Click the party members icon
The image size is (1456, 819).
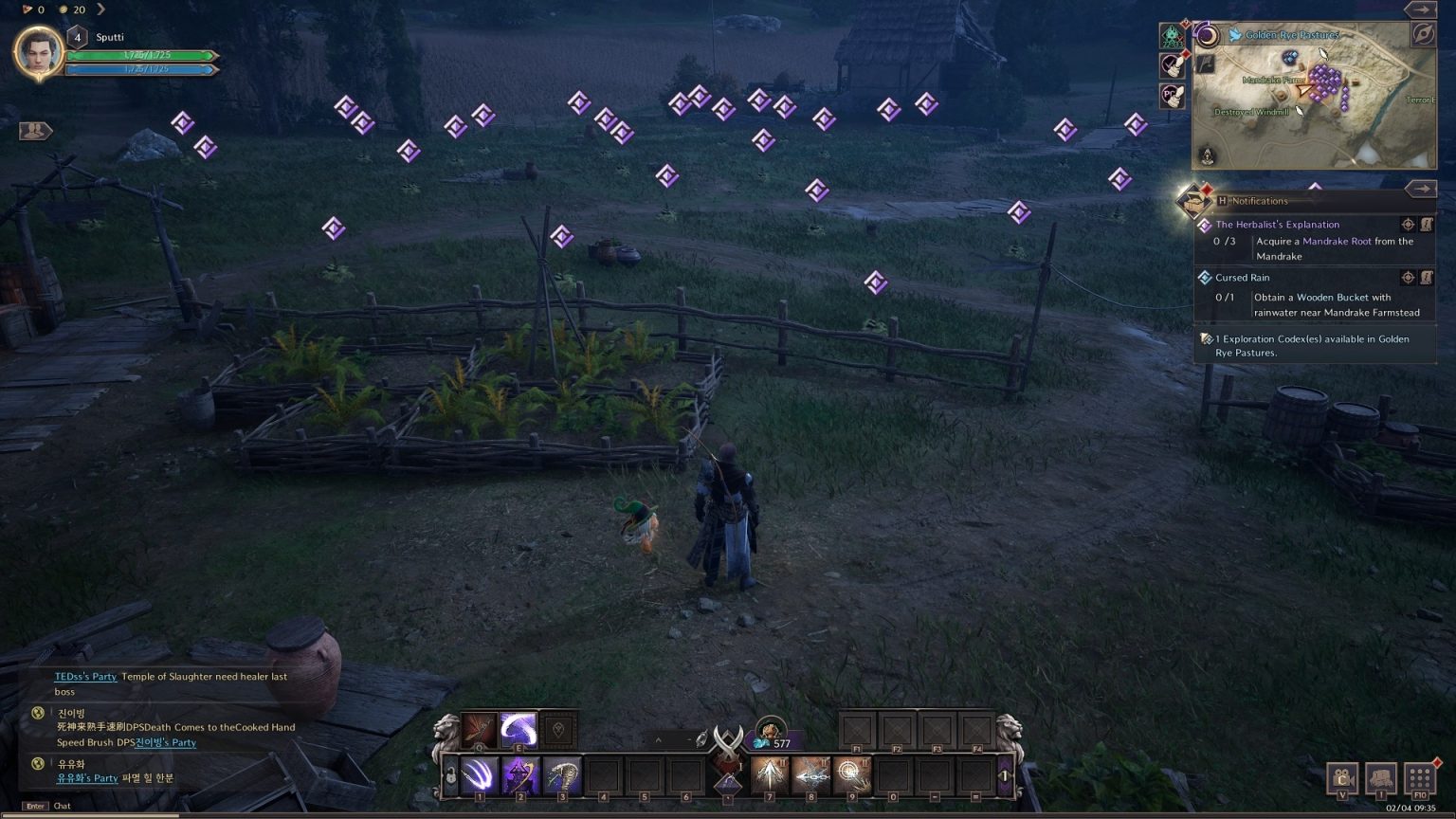tap(35, 131)
